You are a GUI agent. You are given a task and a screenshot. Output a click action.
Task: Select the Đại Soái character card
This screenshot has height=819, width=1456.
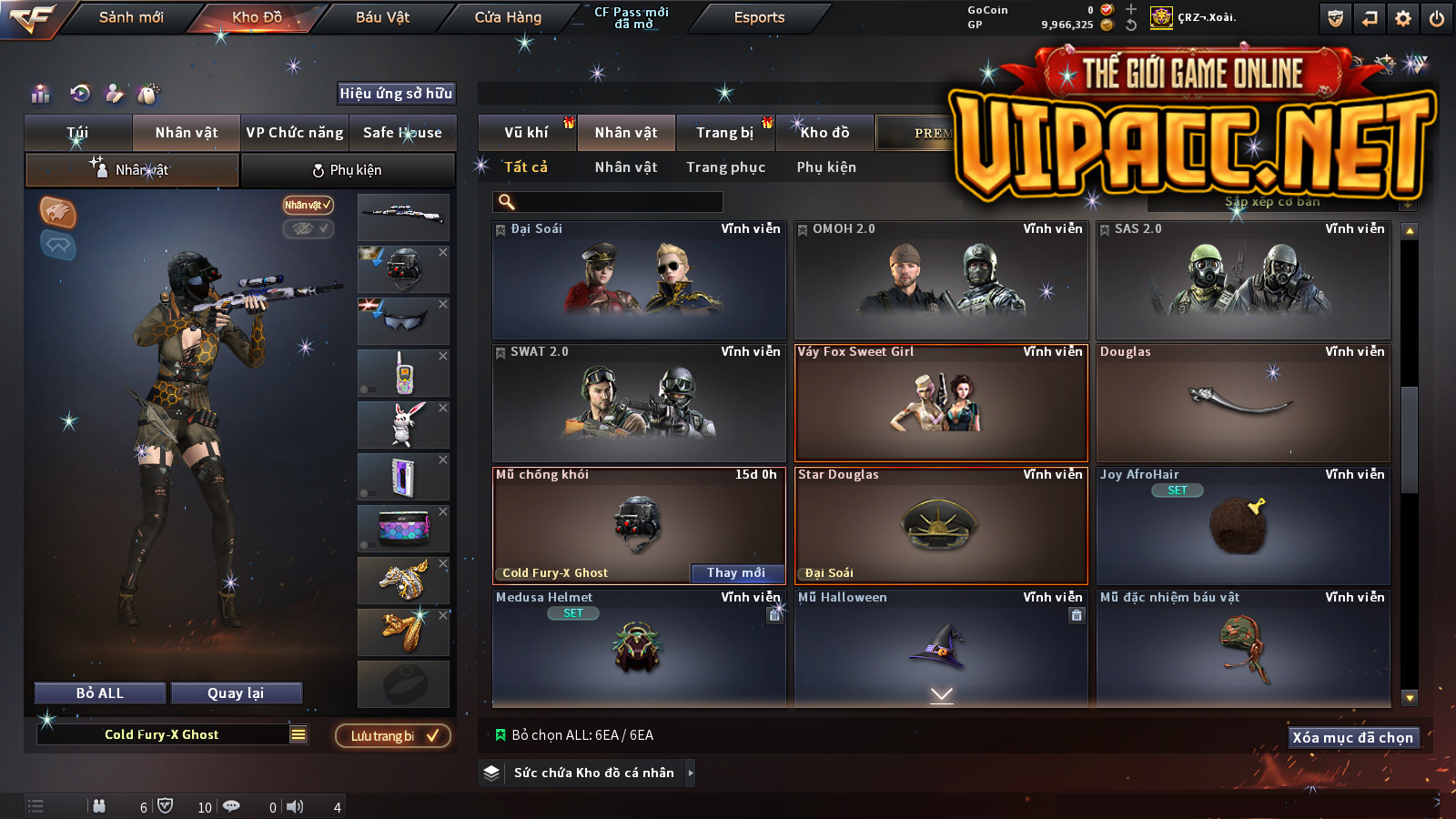[x=639, y=280]
